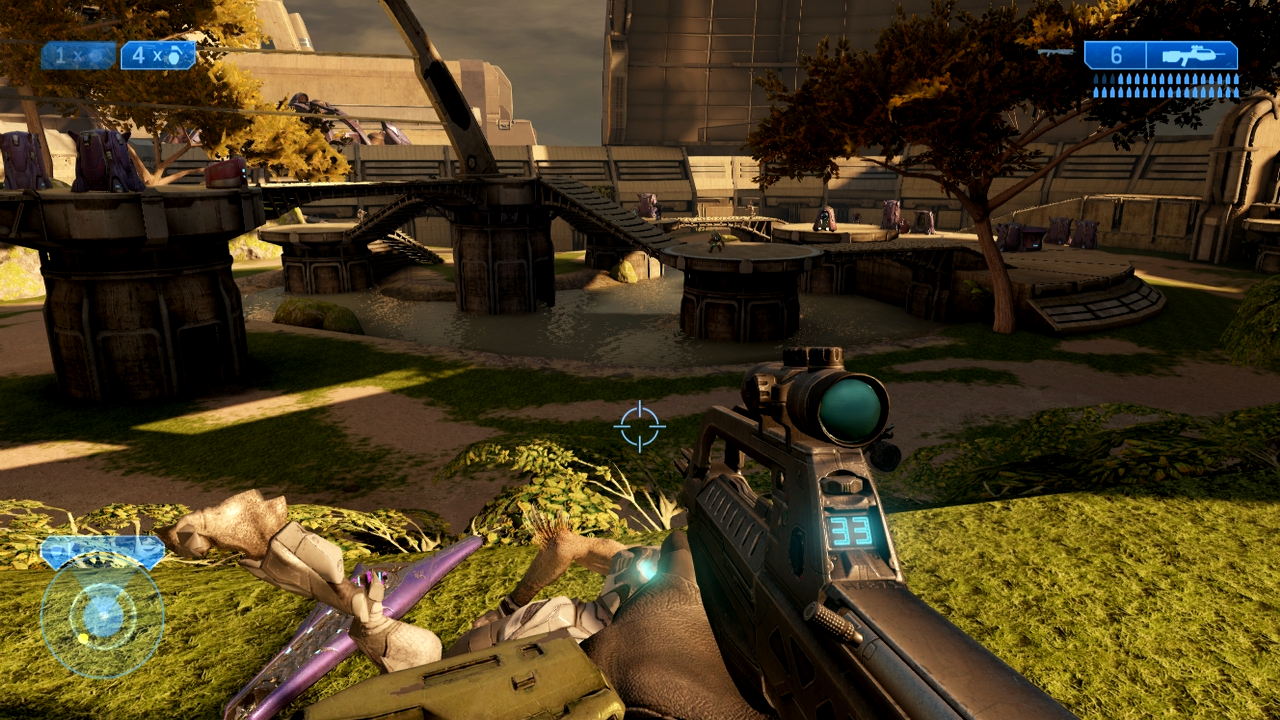The width and height of the screenshot is (1280, 720).
Task: Select the frag grenade indicator showing 4
Action: [x=158, y=56]
